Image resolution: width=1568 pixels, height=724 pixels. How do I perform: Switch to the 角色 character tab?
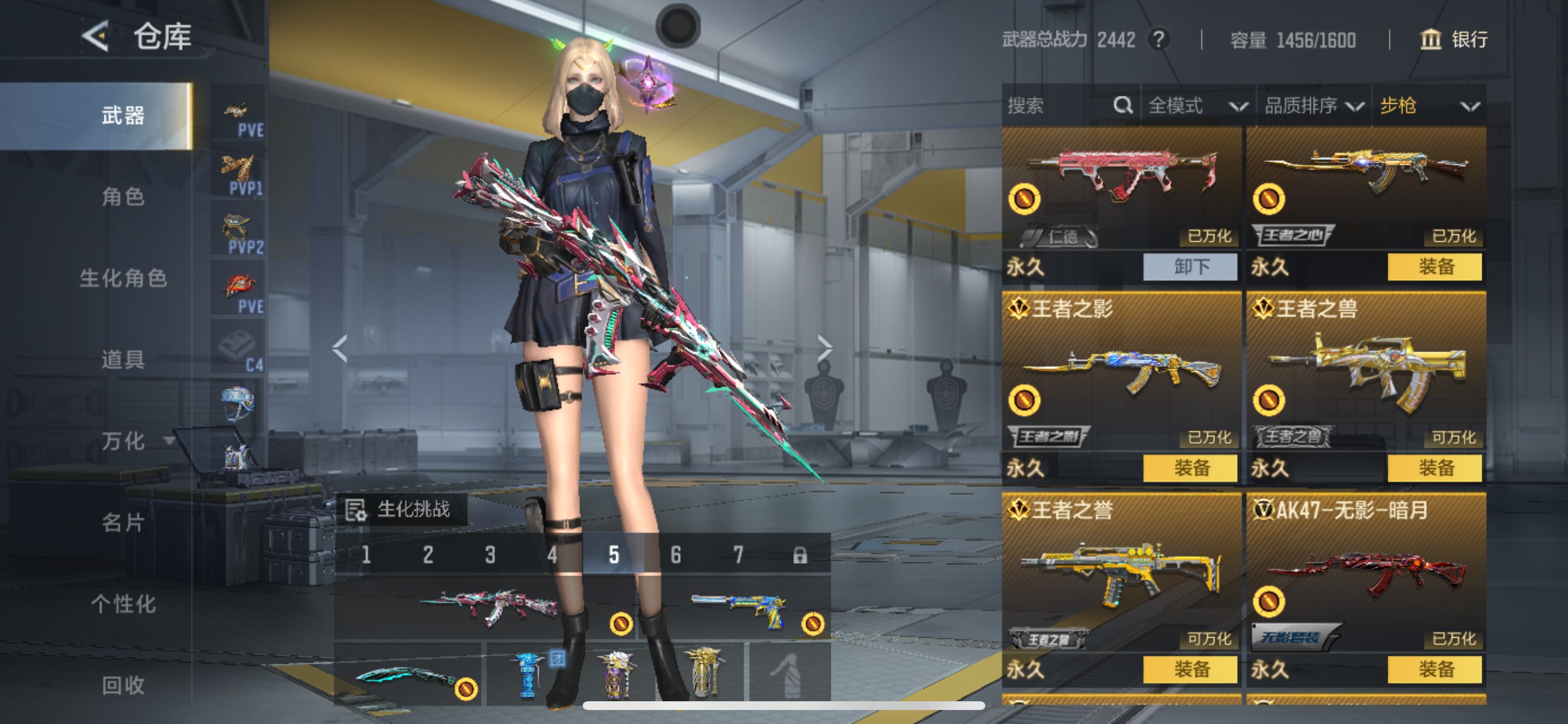pyautogui.click(x=123, y=196)
